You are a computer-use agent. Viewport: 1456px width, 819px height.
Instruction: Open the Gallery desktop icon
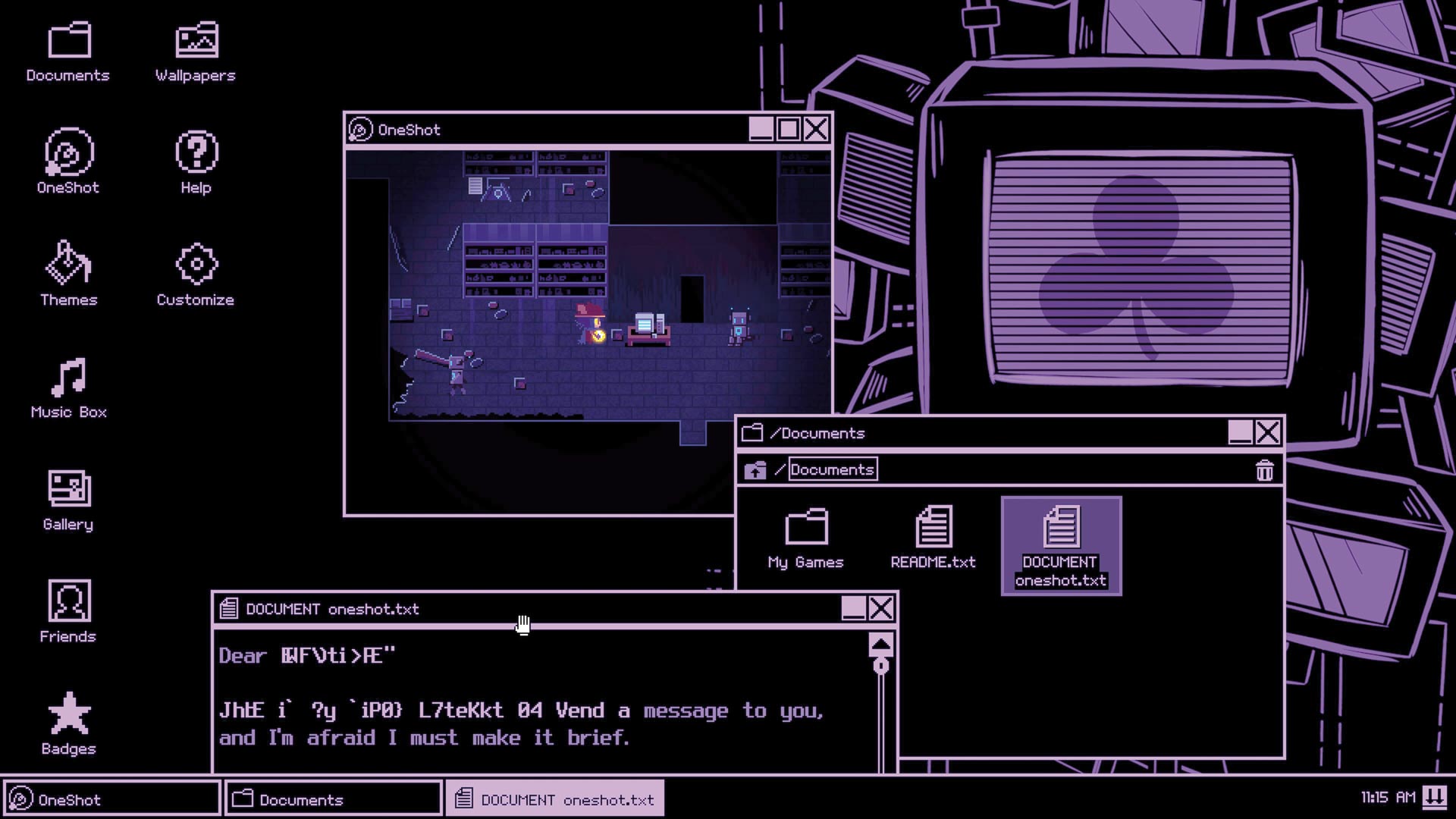[x=68, y=493]
